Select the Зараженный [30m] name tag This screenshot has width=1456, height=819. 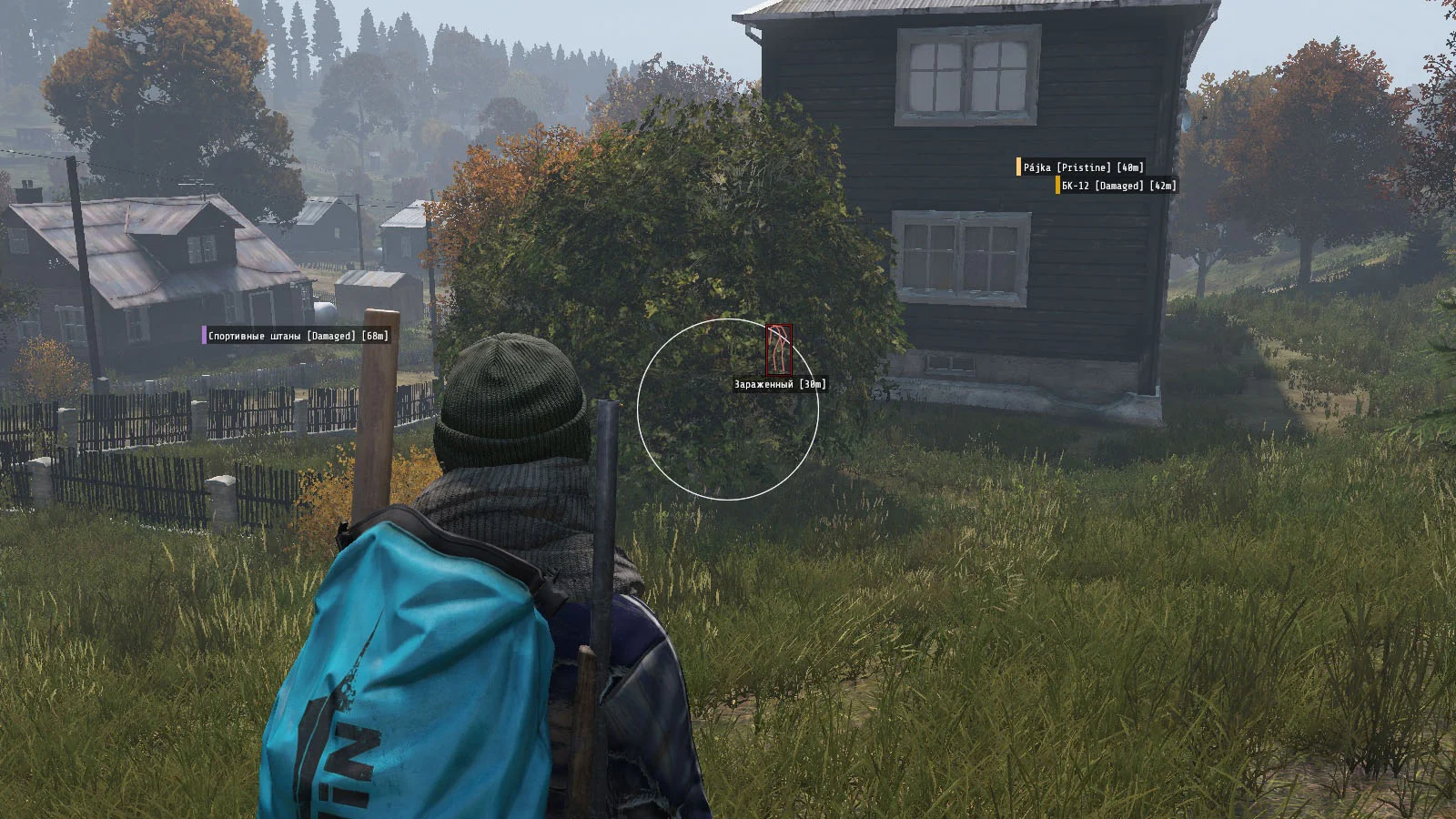coord(780,384)
